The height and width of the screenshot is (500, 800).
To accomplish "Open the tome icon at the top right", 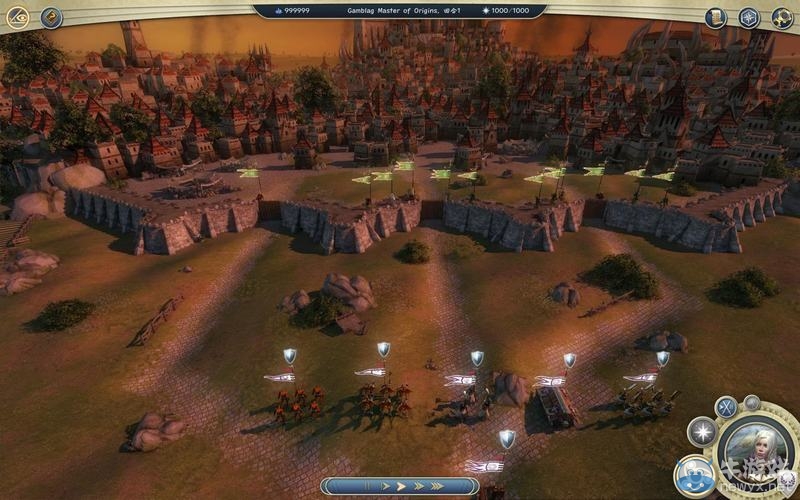I will (x=715, y=17).
